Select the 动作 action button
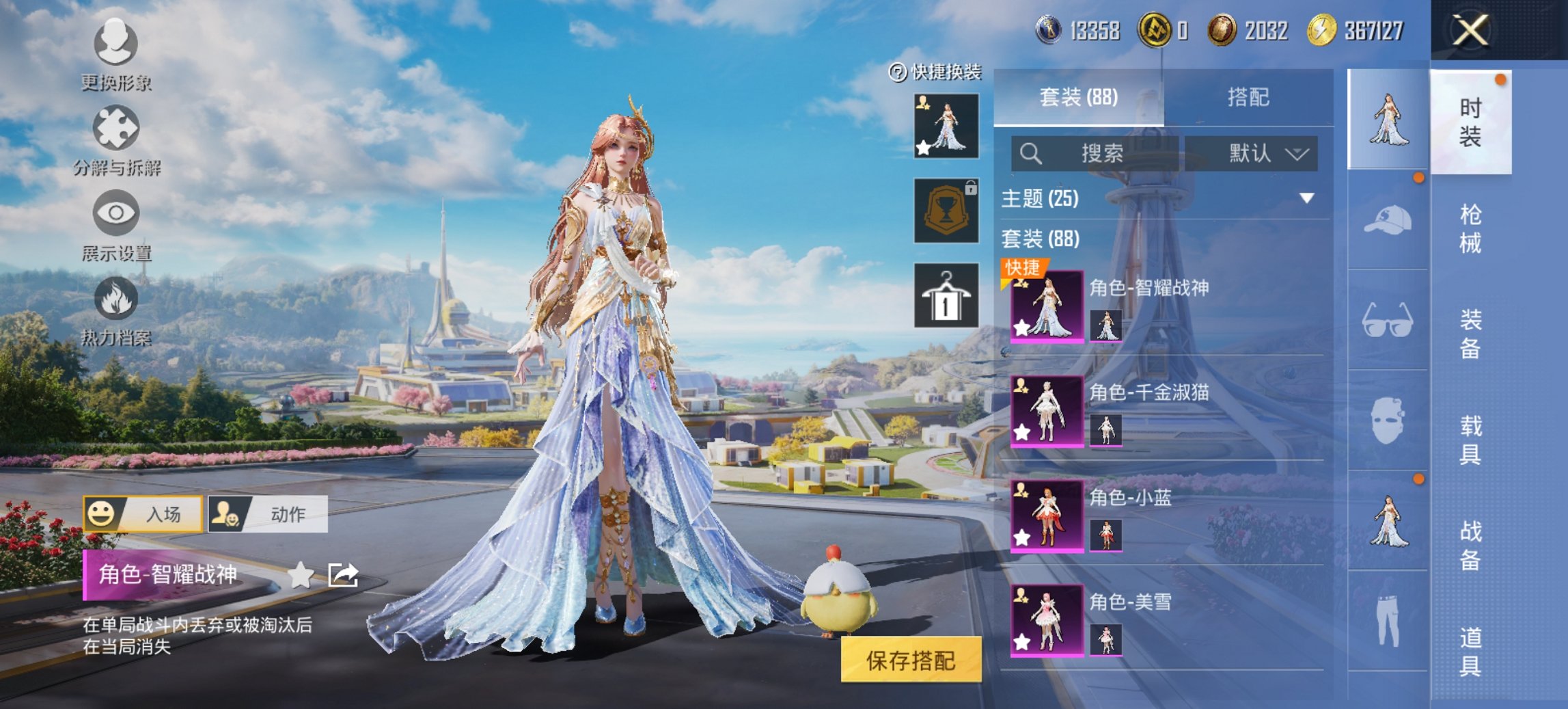Viewport: 1568px width, 709px height. tap(268, 514)
